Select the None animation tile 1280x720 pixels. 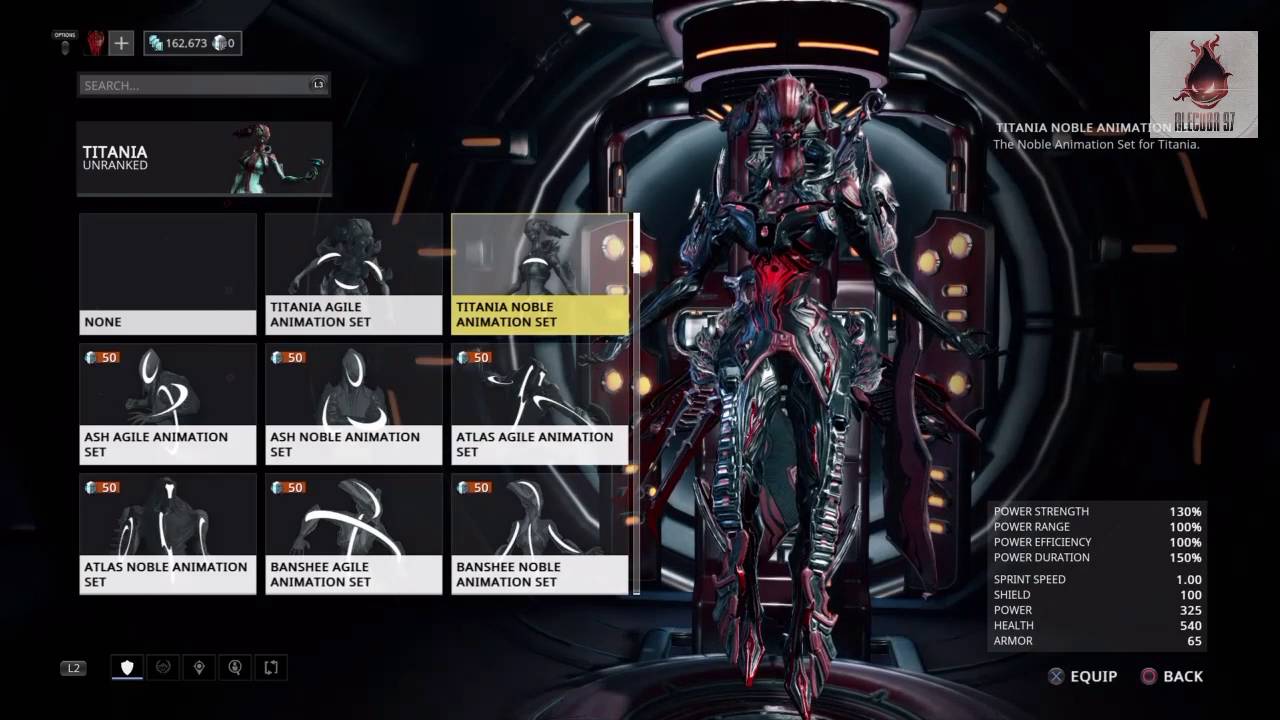tap(168, 273)
